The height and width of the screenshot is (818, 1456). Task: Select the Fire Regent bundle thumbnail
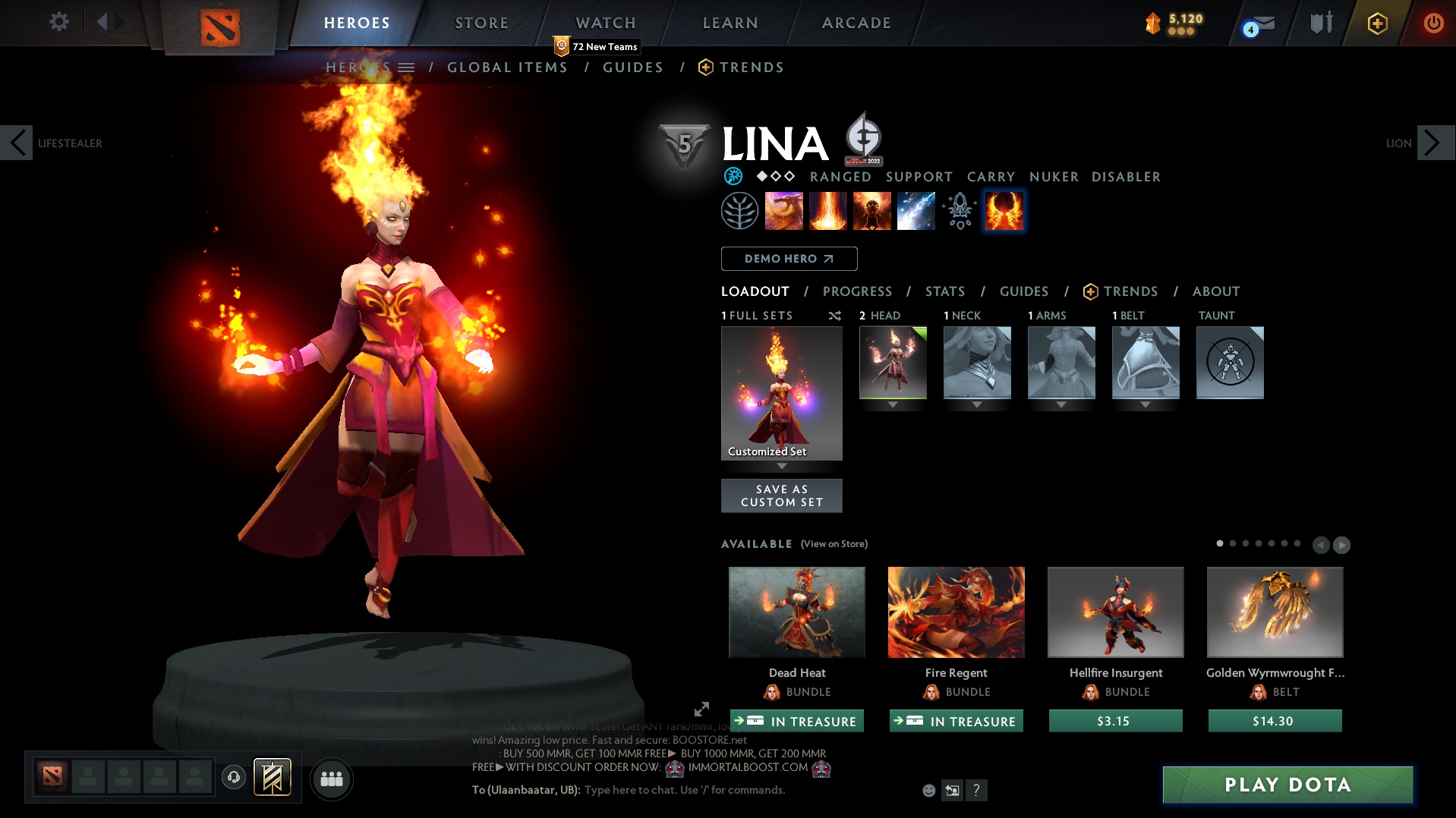[x=956, y=612]
